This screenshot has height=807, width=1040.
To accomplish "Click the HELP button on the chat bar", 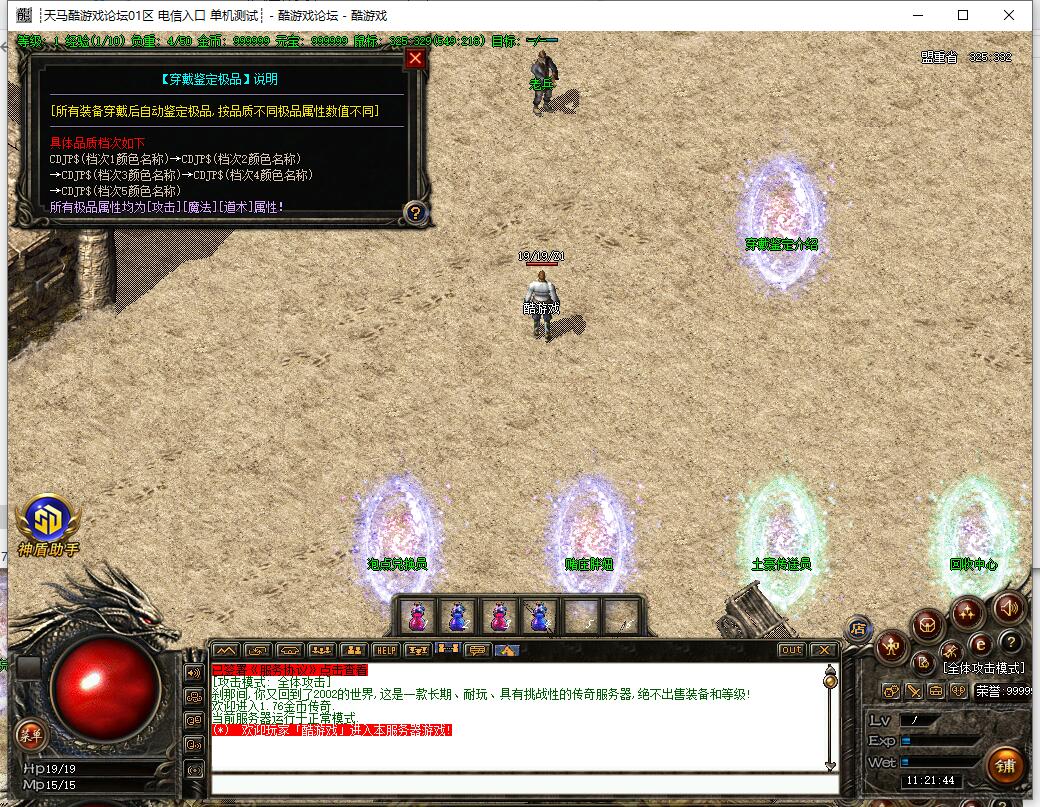I will click(x=386, y=650).
